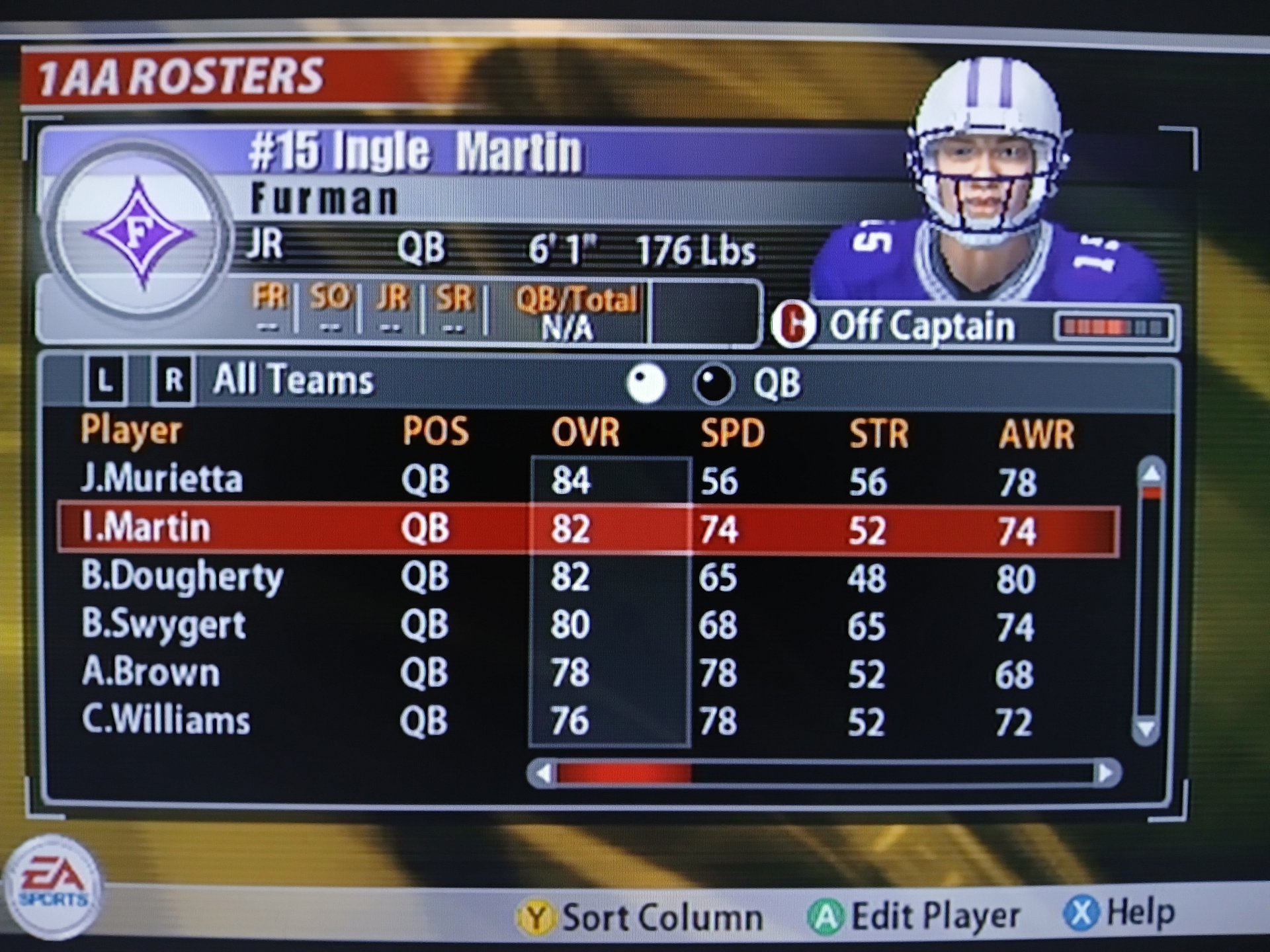This screenshot has height=952, width=1270.
Task: Choose the C.Williams player row
Action: tap(166, 721)
